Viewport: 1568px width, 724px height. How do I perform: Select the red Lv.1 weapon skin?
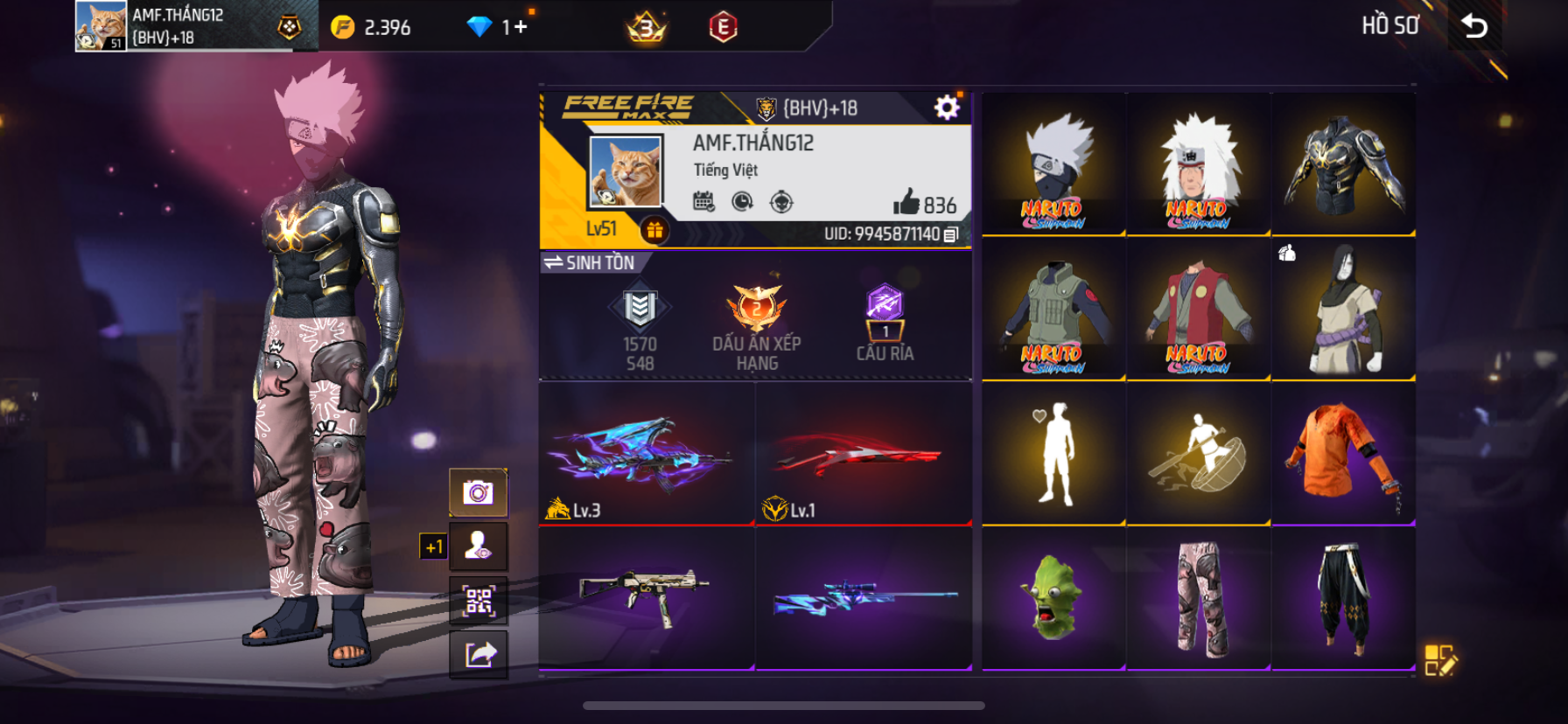863,453
